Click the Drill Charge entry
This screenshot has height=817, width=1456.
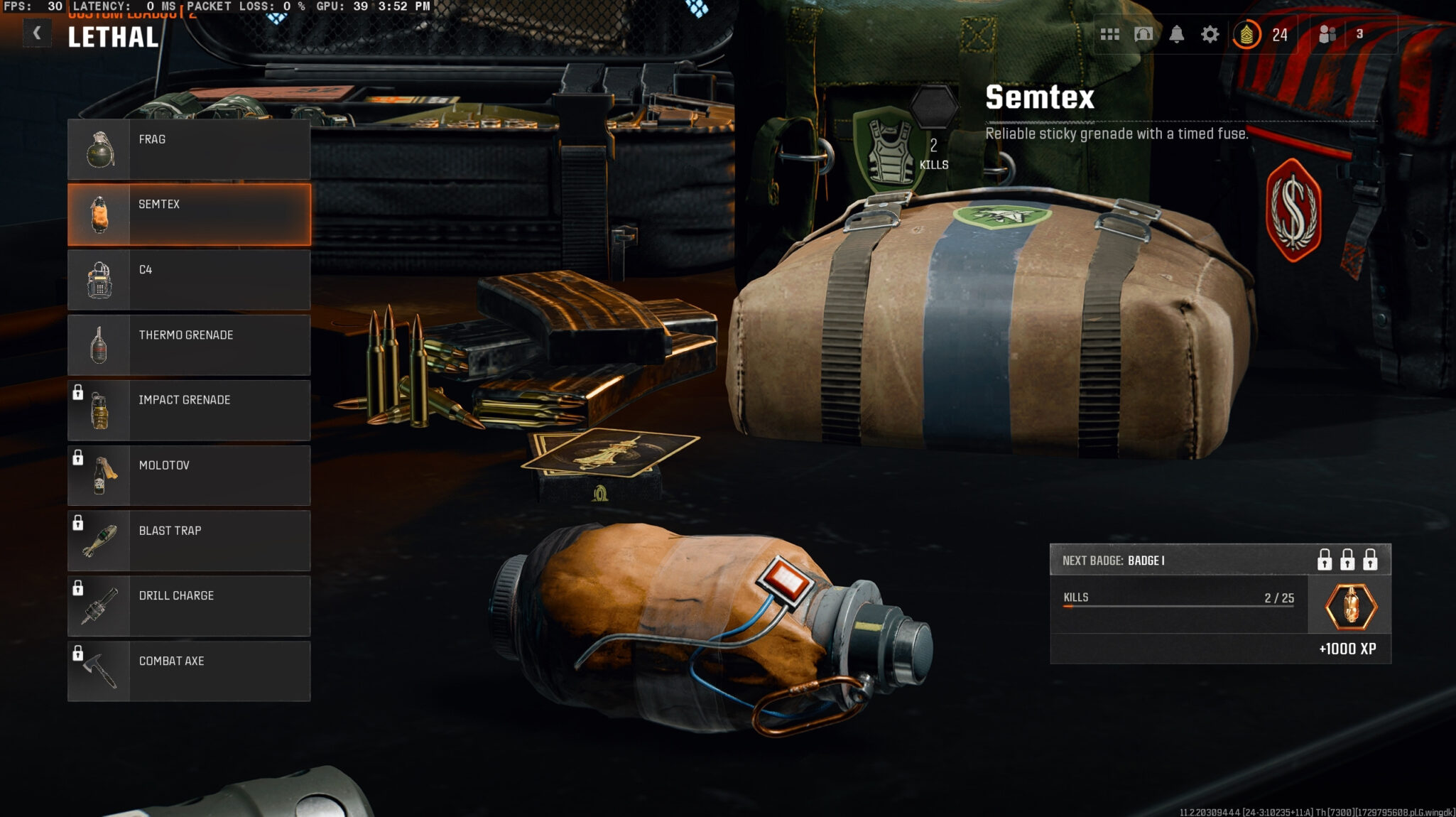189,606
